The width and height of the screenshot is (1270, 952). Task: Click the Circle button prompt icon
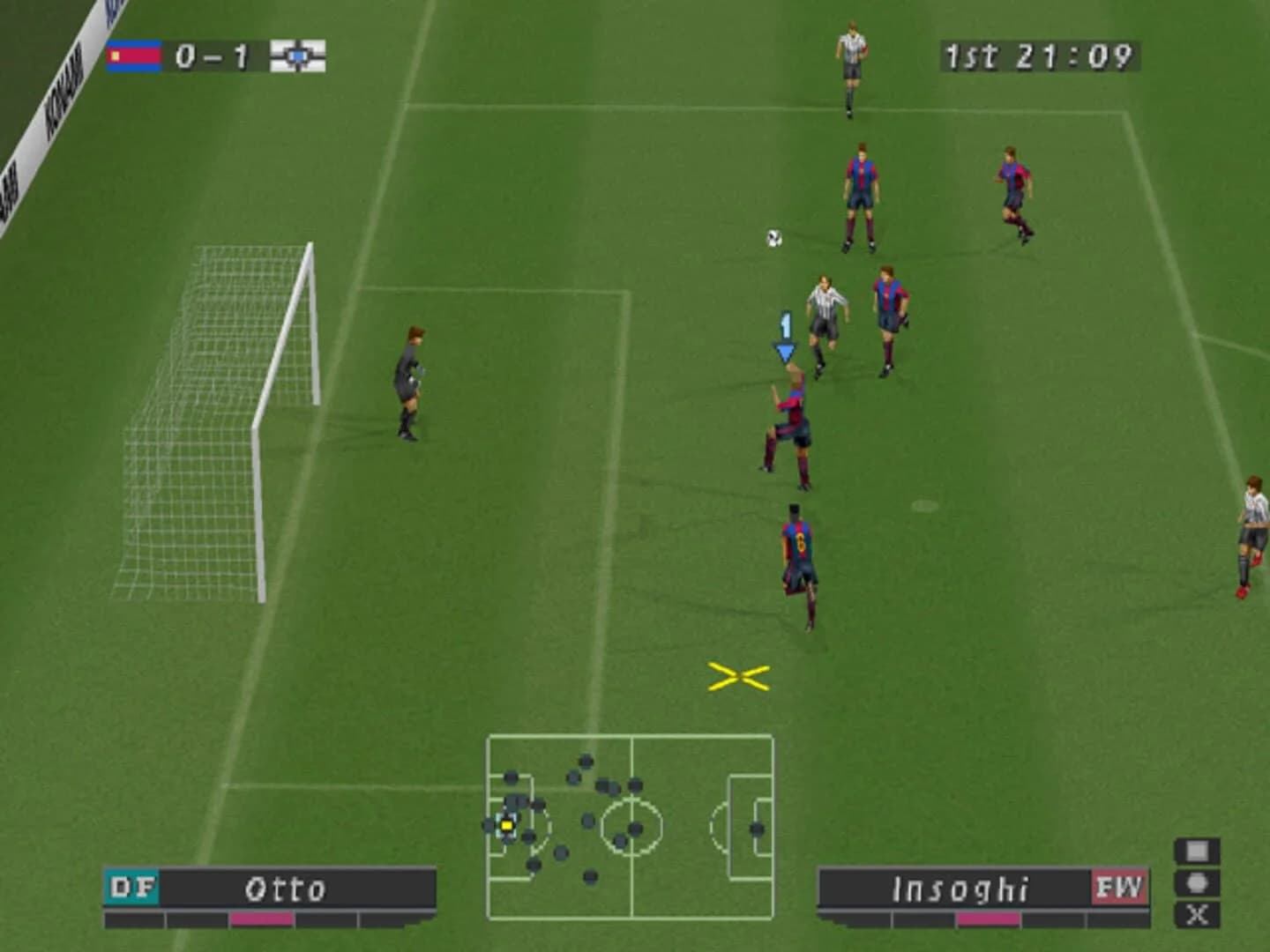click(x=1195, y=884)
